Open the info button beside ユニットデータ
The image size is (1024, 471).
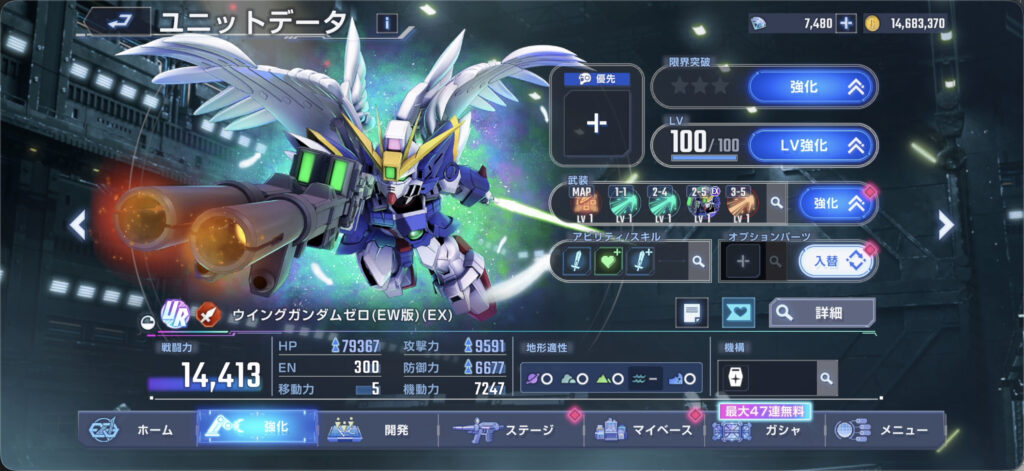click(x=387, y=23)
